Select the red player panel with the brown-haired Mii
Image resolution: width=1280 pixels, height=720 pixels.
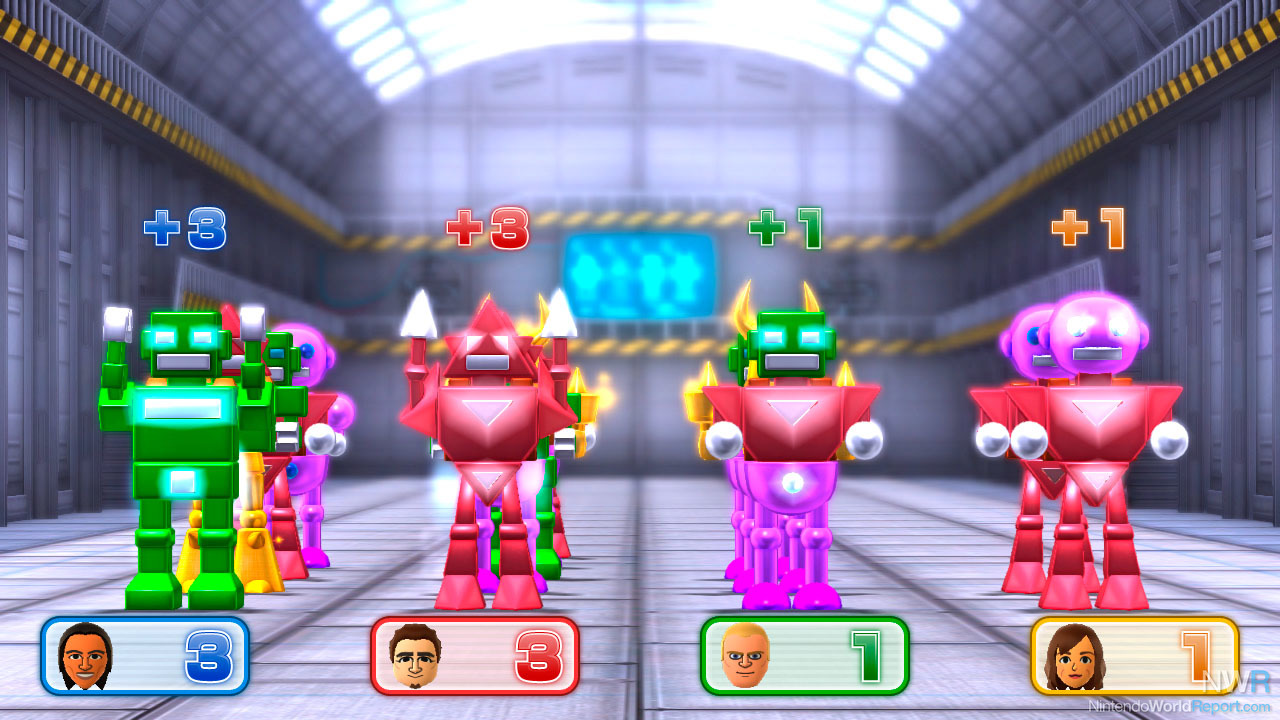tap(474, 656)
